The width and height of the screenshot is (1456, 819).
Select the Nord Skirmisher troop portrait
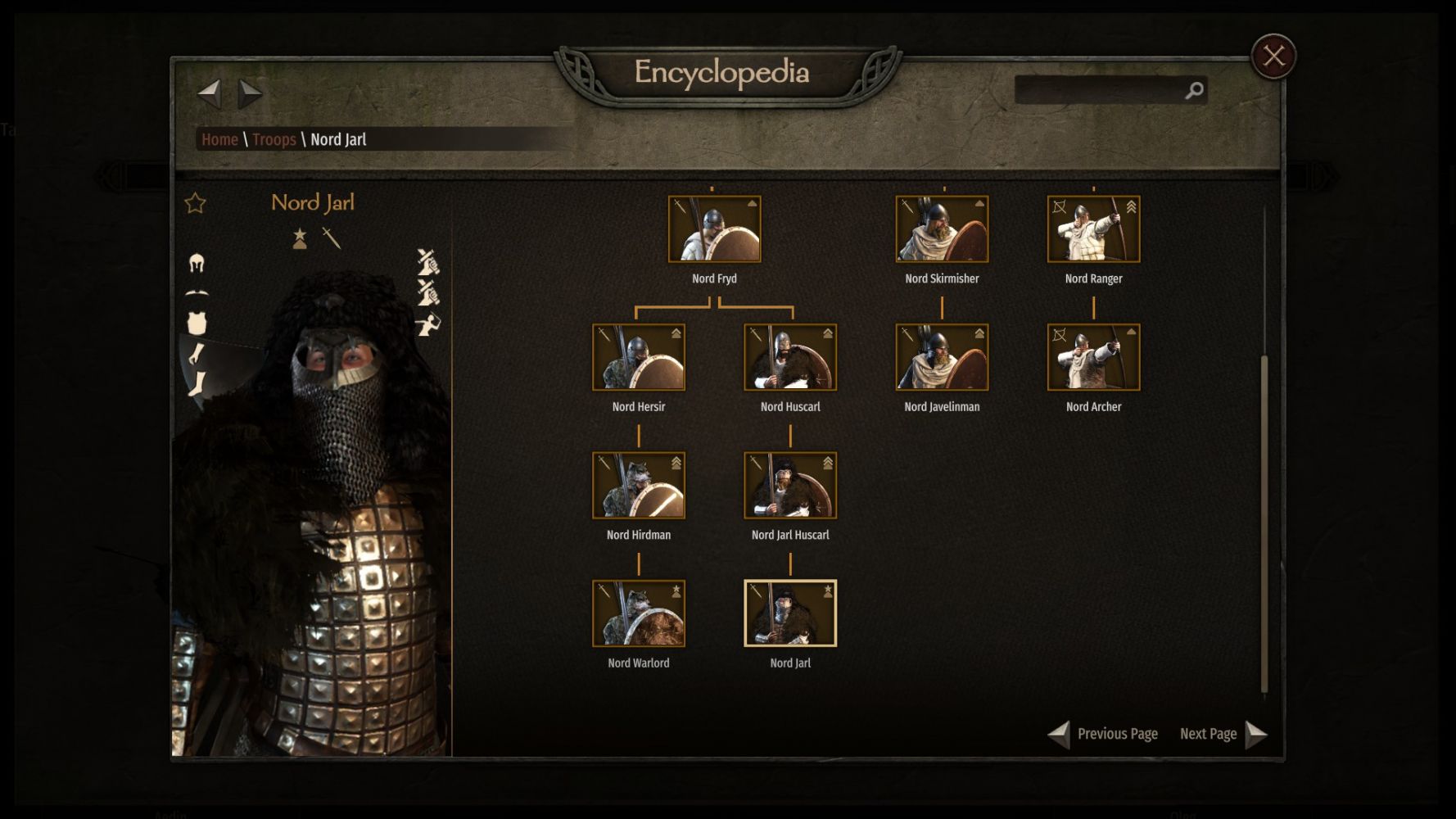click(942, 229)
